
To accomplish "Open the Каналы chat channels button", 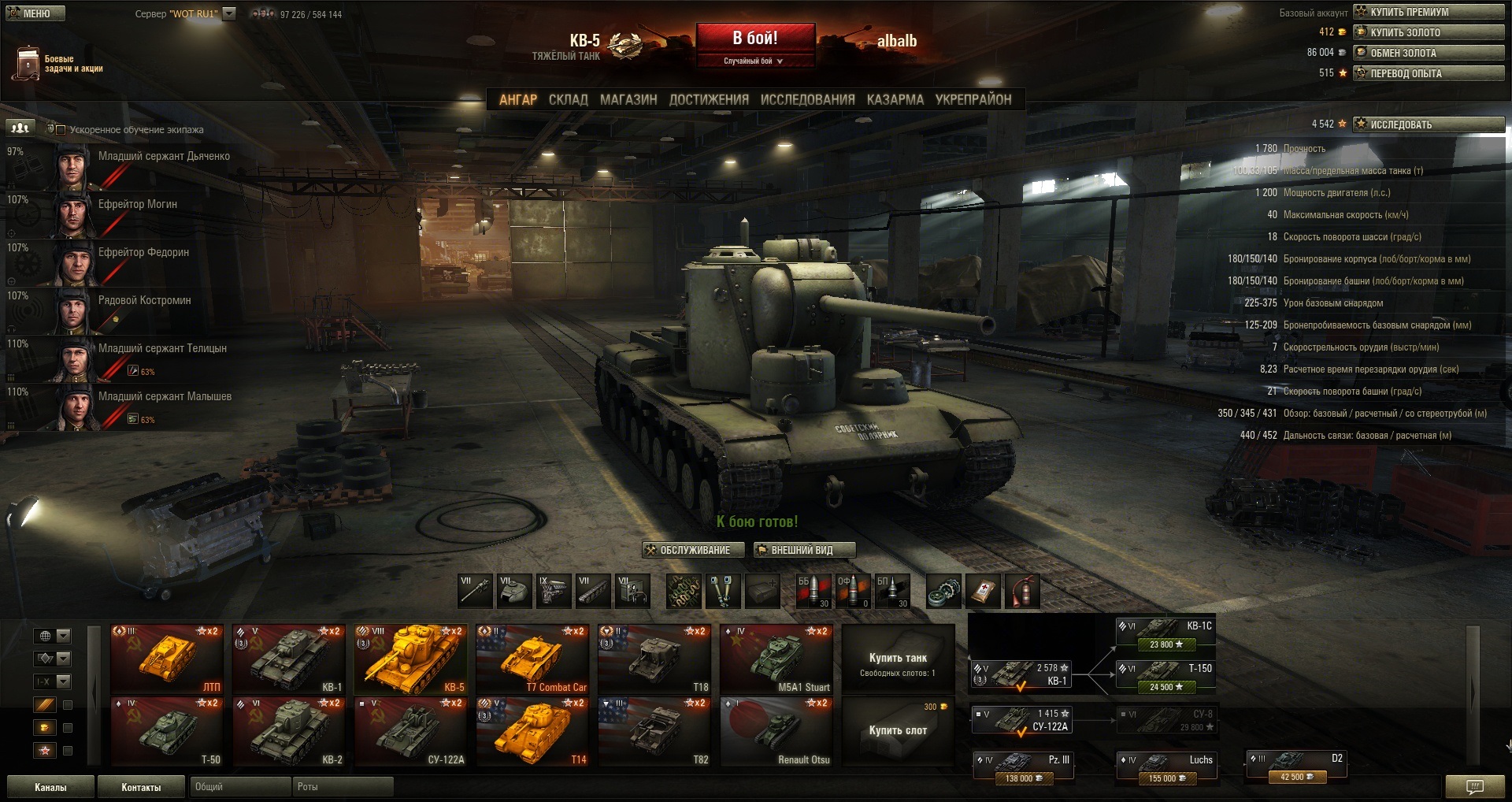I will click(x=50, y=787).
